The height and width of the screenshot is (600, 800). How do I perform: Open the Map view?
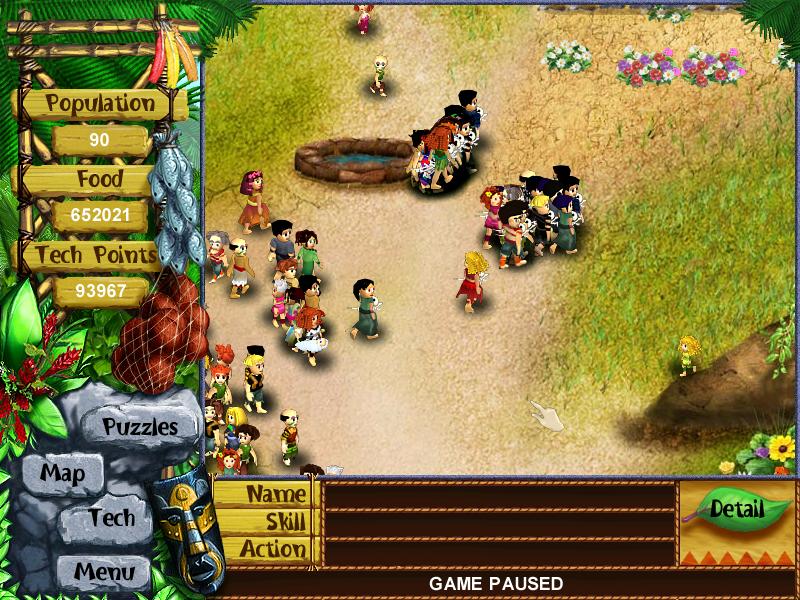[62, 473]
